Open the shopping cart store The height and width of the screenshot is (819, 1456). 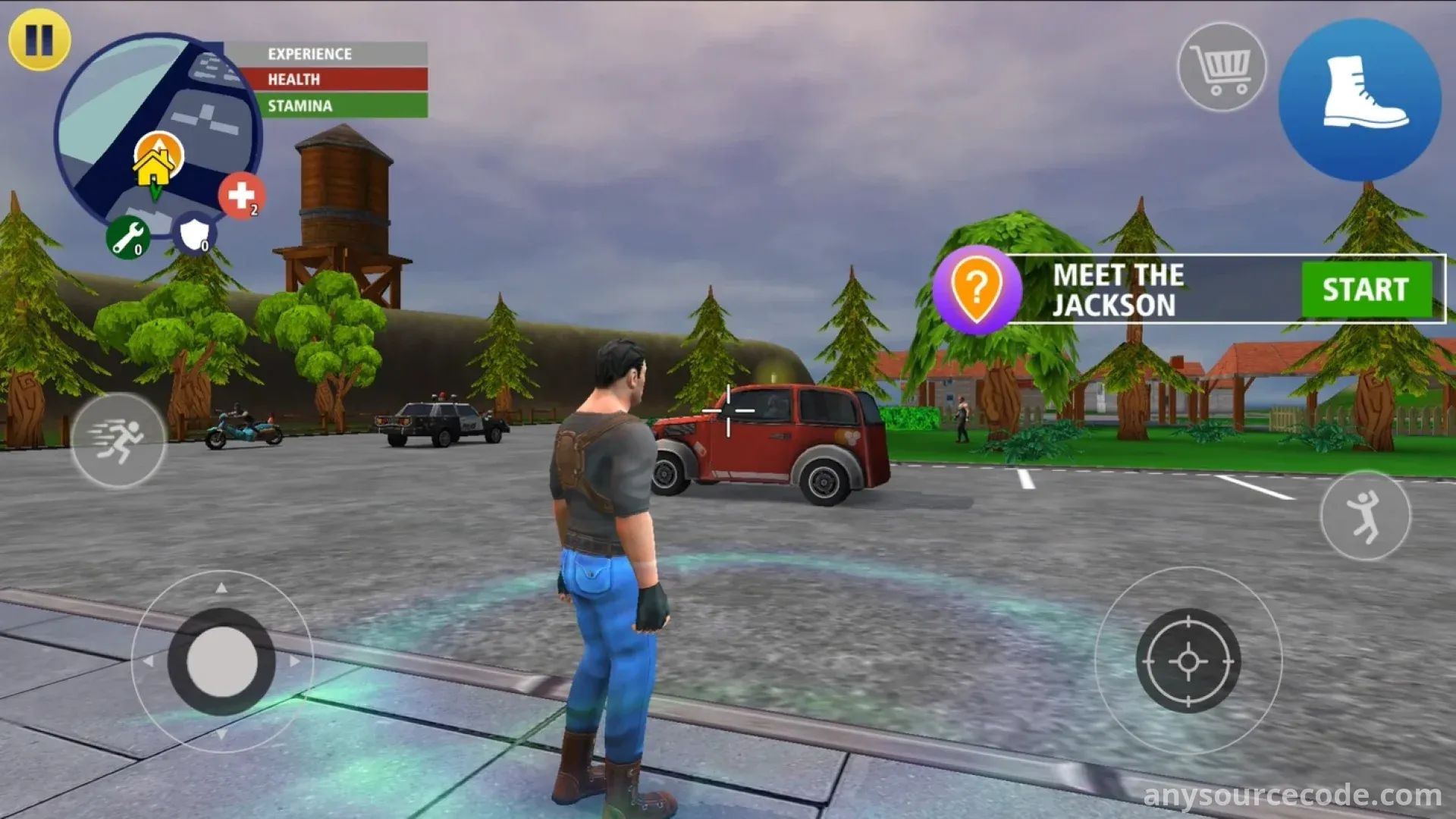tap(1221, 67)
